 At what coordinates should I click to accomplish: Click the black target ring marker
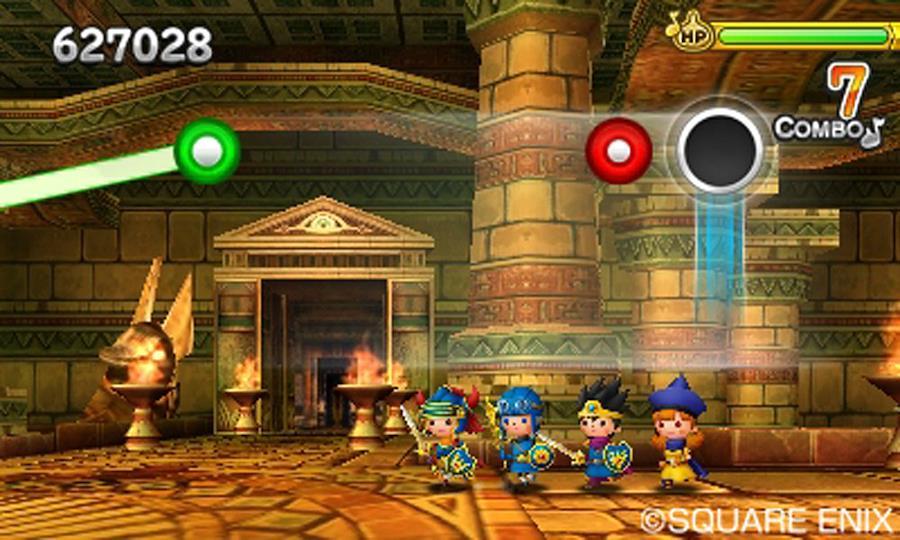pyautogui.click(x=720, y=150)
